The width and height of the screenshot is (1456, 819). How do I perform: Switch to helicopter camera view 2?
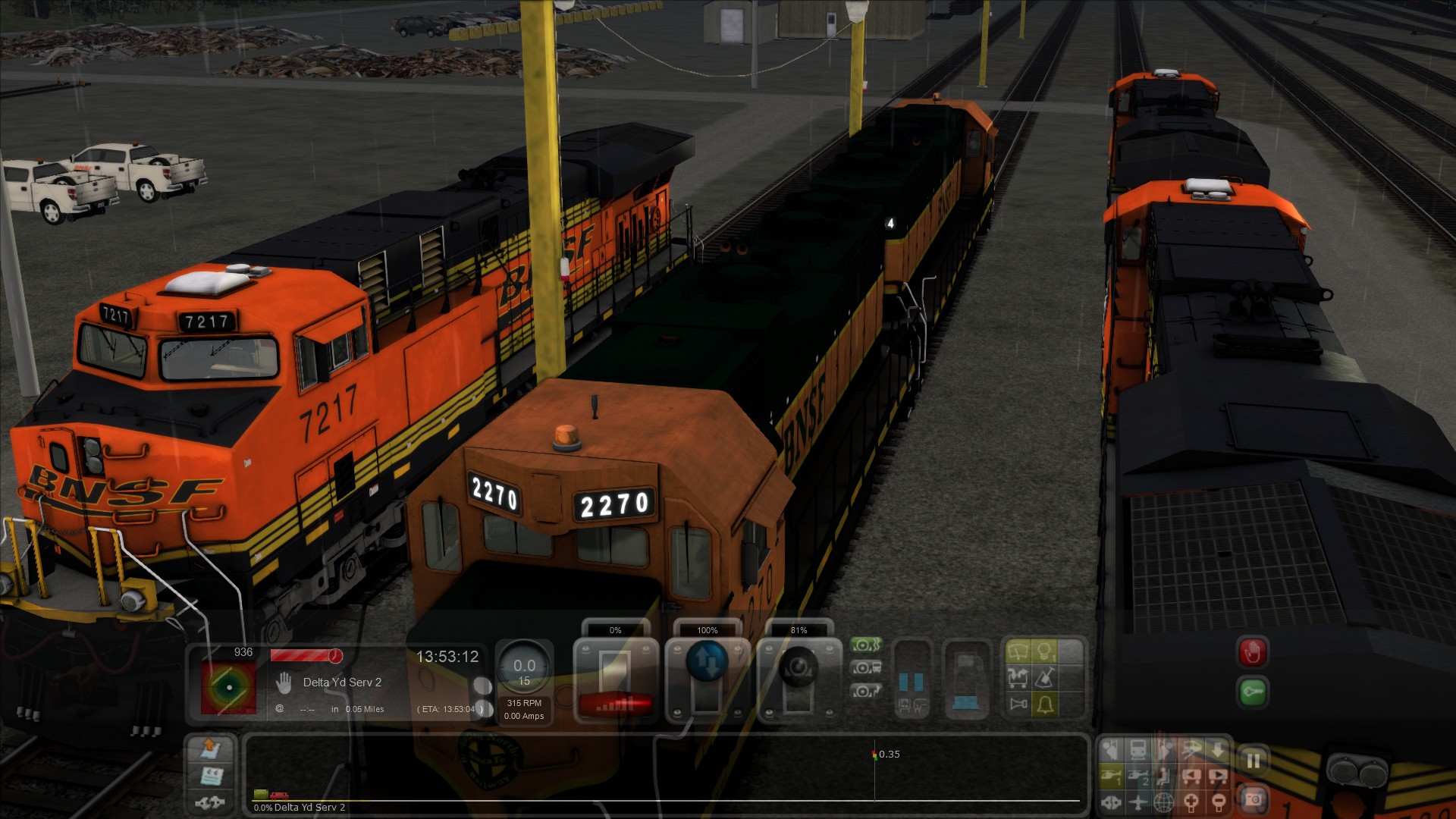[x=1138, y=777]
